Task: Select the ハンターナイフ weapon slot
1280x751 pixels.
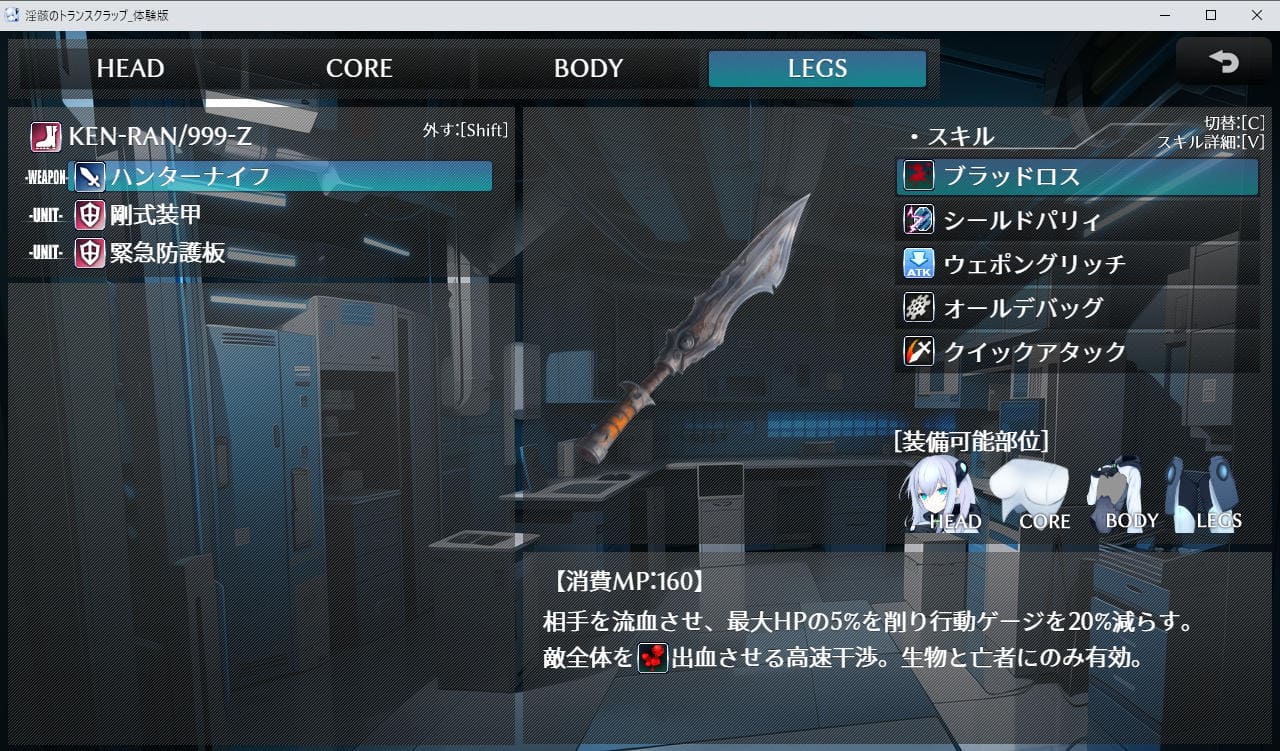Action: 280,177
